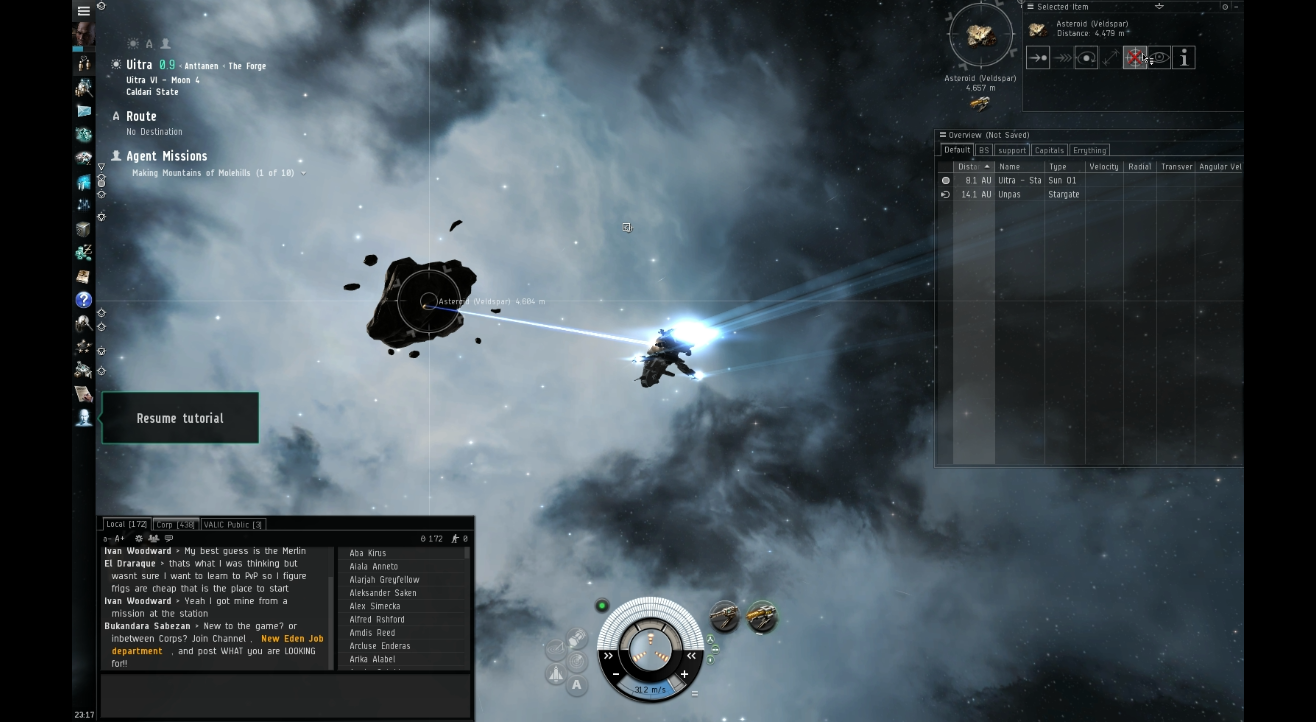Click the Resume tutorial button
Screen dimensions: 1316x722
[x=179, y=418]
